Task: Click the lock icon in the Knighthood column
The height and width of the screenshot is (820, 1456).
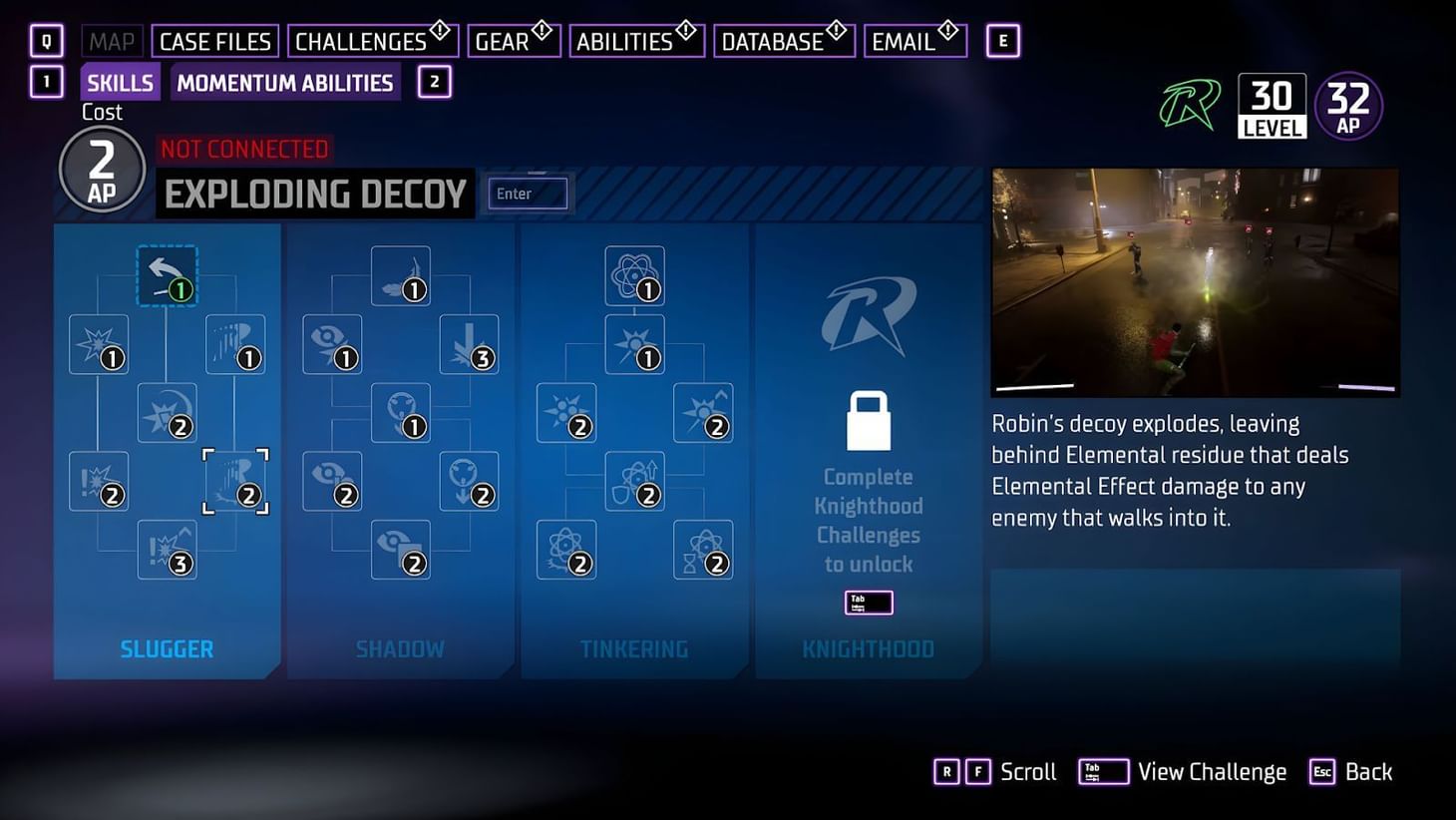Action: 868,419
